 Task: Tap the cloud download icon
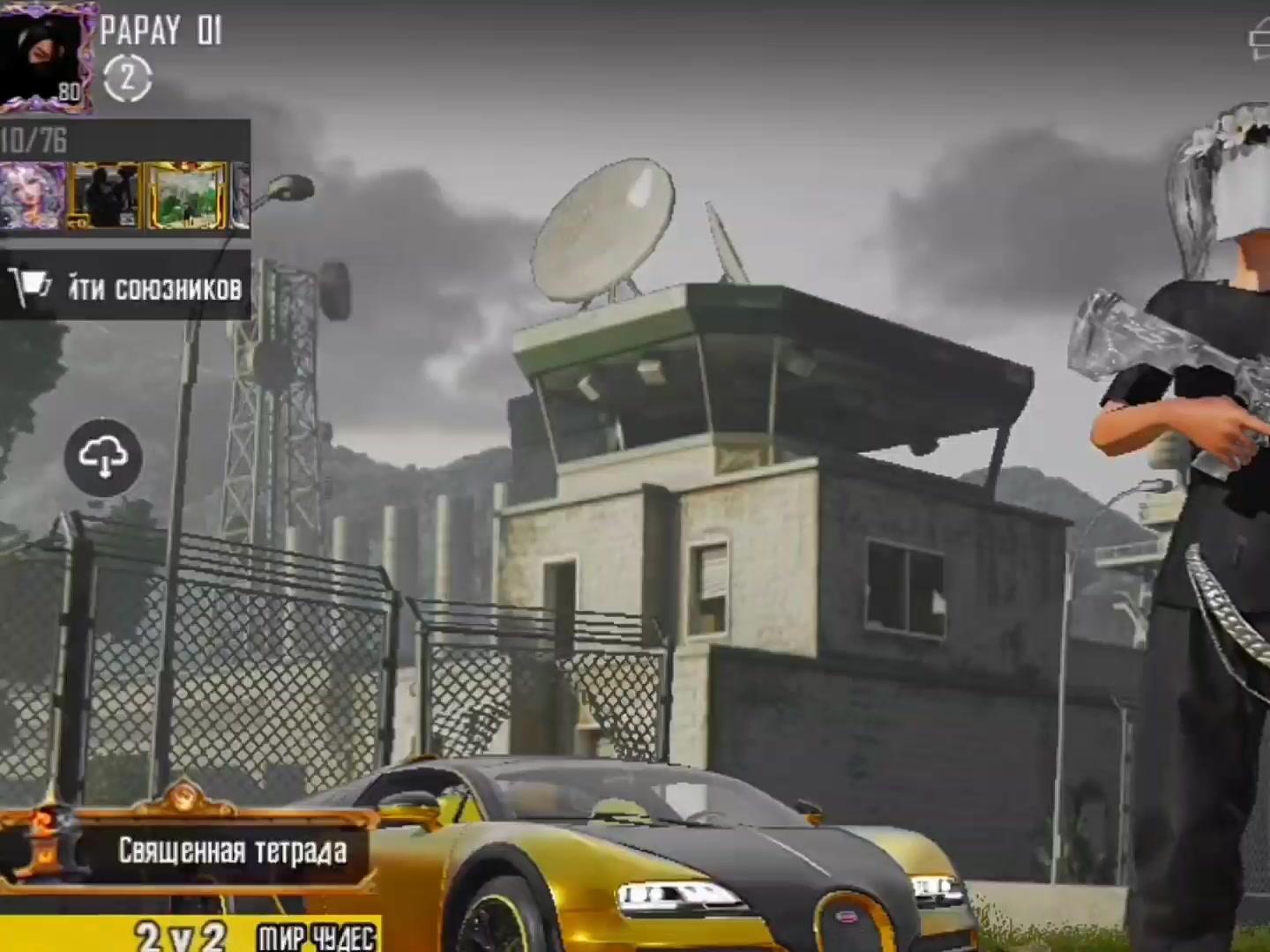(103, 457)
